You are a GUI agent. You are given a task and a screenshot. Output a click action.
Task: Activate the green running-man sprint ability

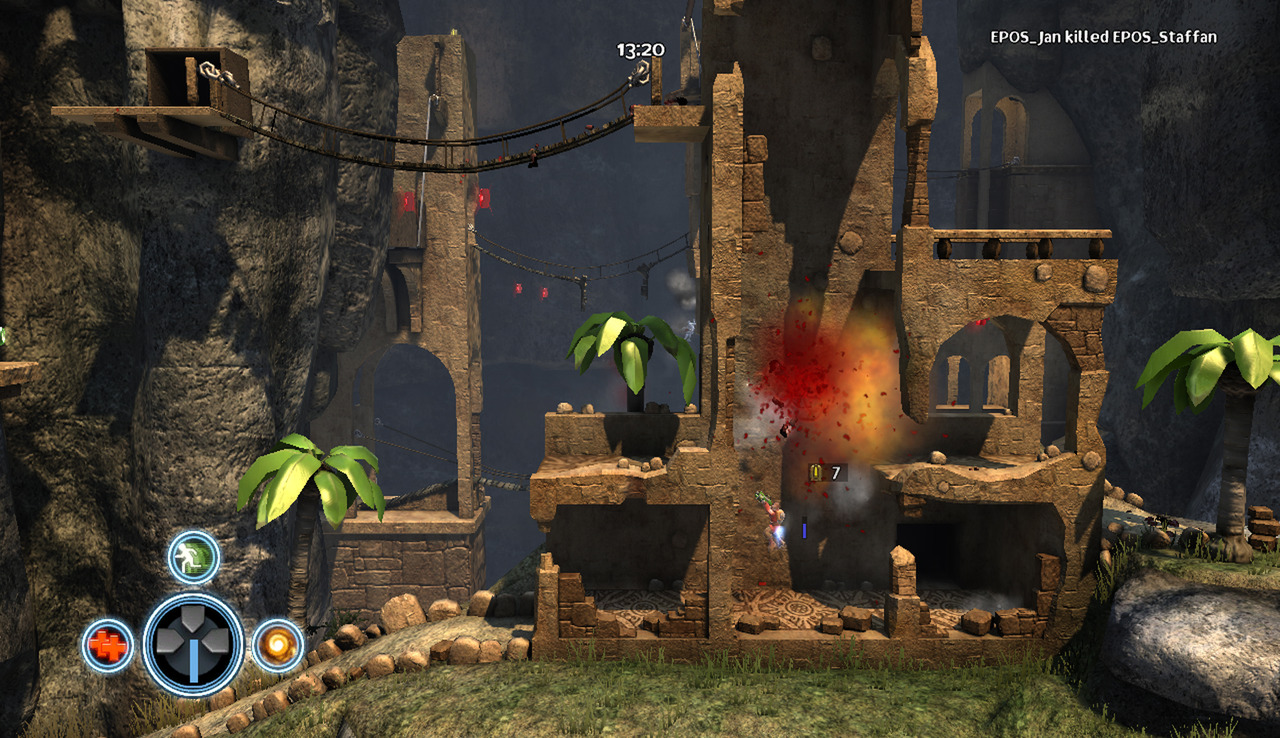tap(193, 557)
